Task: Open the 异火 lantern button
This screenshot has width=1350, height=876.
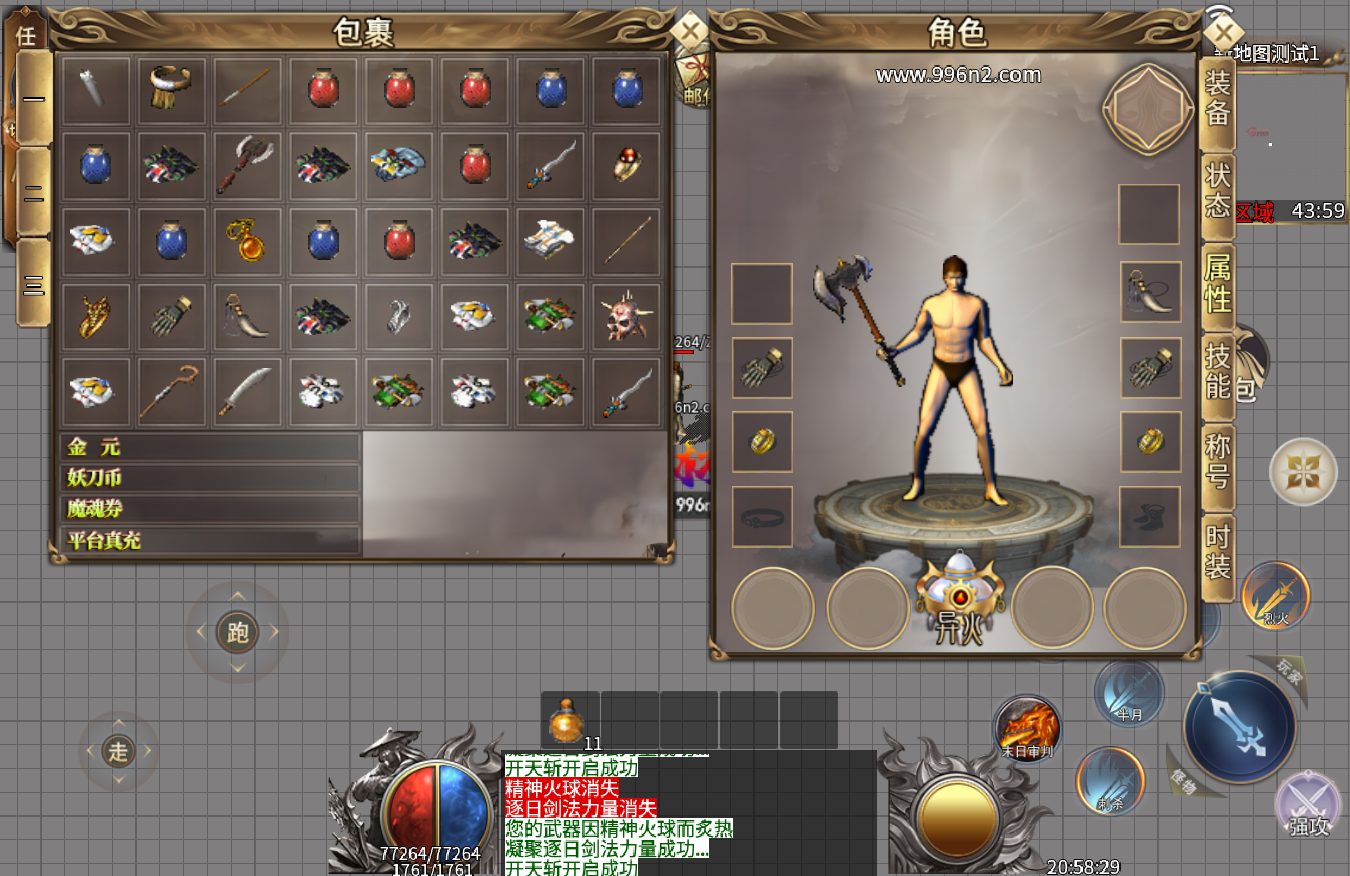Action: tap(960, 599)
